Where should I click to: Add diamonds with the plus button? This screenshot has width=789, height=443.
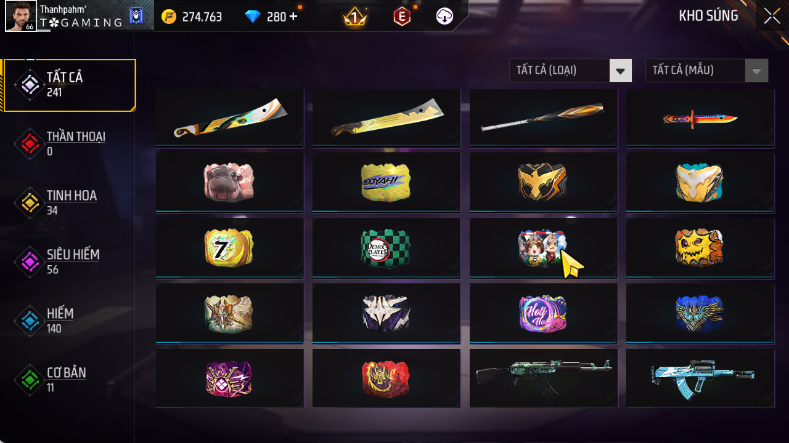pos(293,16)
